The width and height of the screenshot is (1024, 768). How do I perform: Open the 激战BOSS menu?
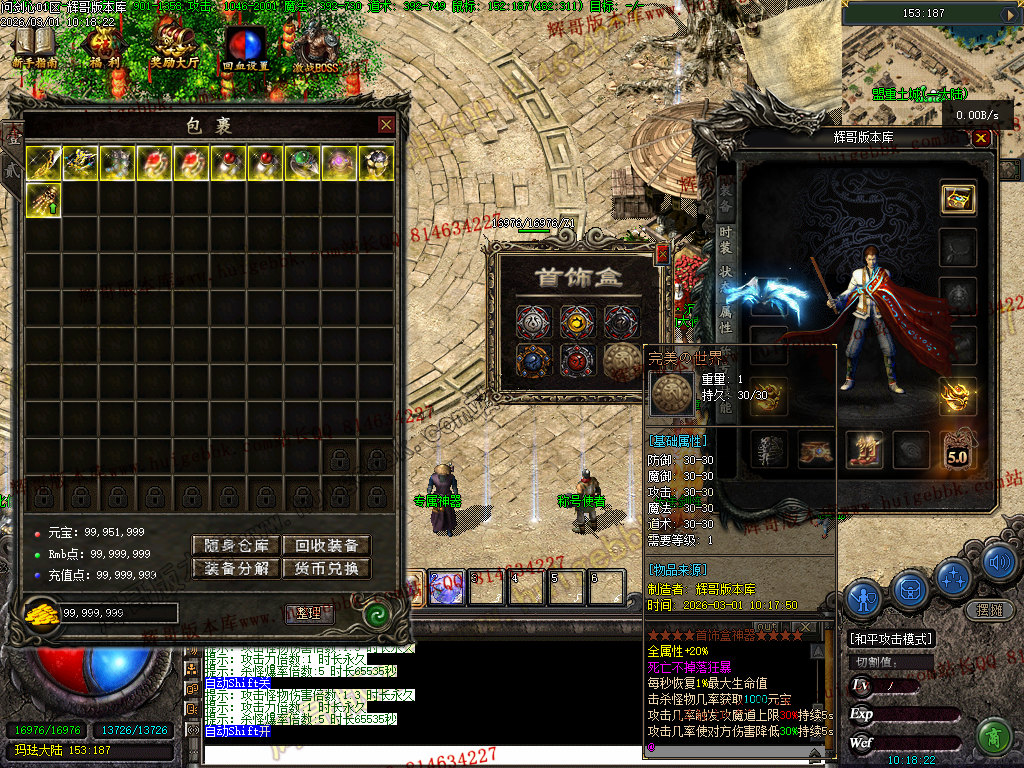pyautogui.click(x=316, y=48)
